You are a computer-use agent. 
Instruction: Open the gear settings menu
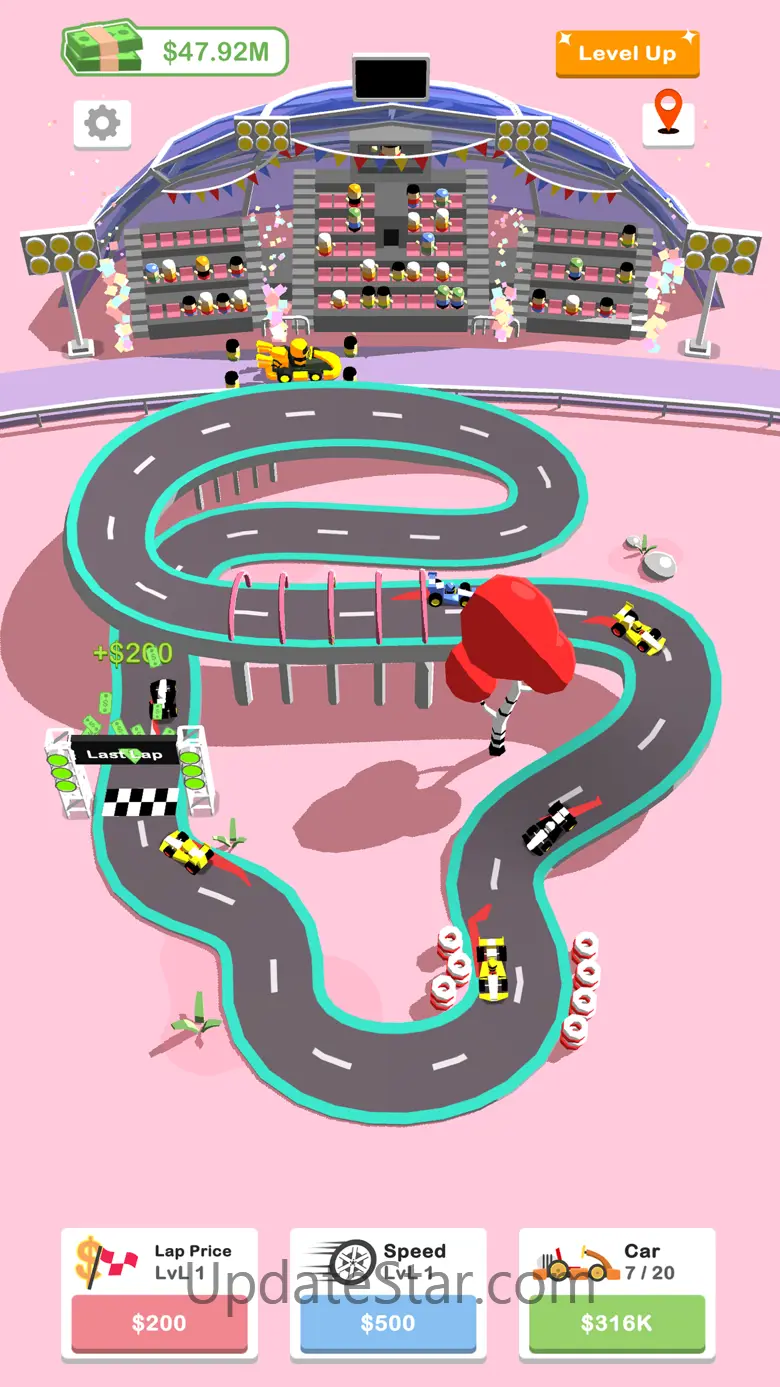(x=102, y=123)
